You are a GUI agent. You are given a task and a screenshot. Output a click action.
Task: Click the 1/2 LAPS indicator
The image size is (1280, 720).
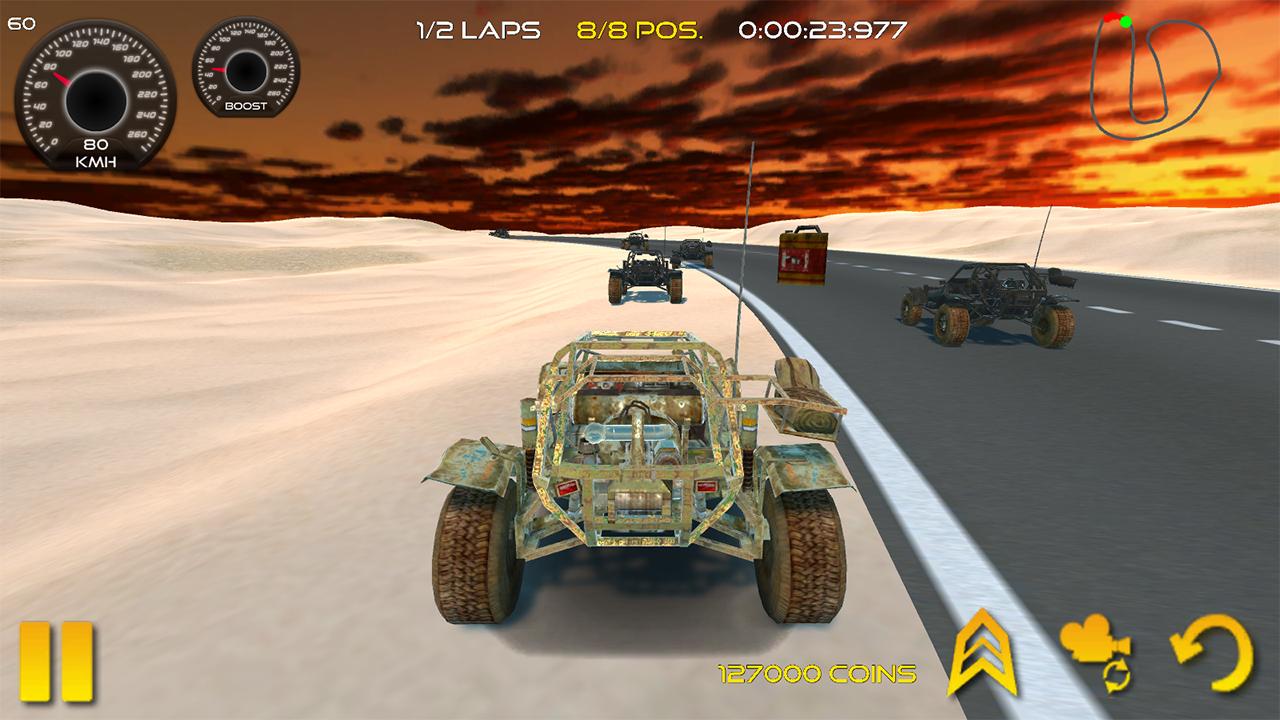(x=476, y=29)
